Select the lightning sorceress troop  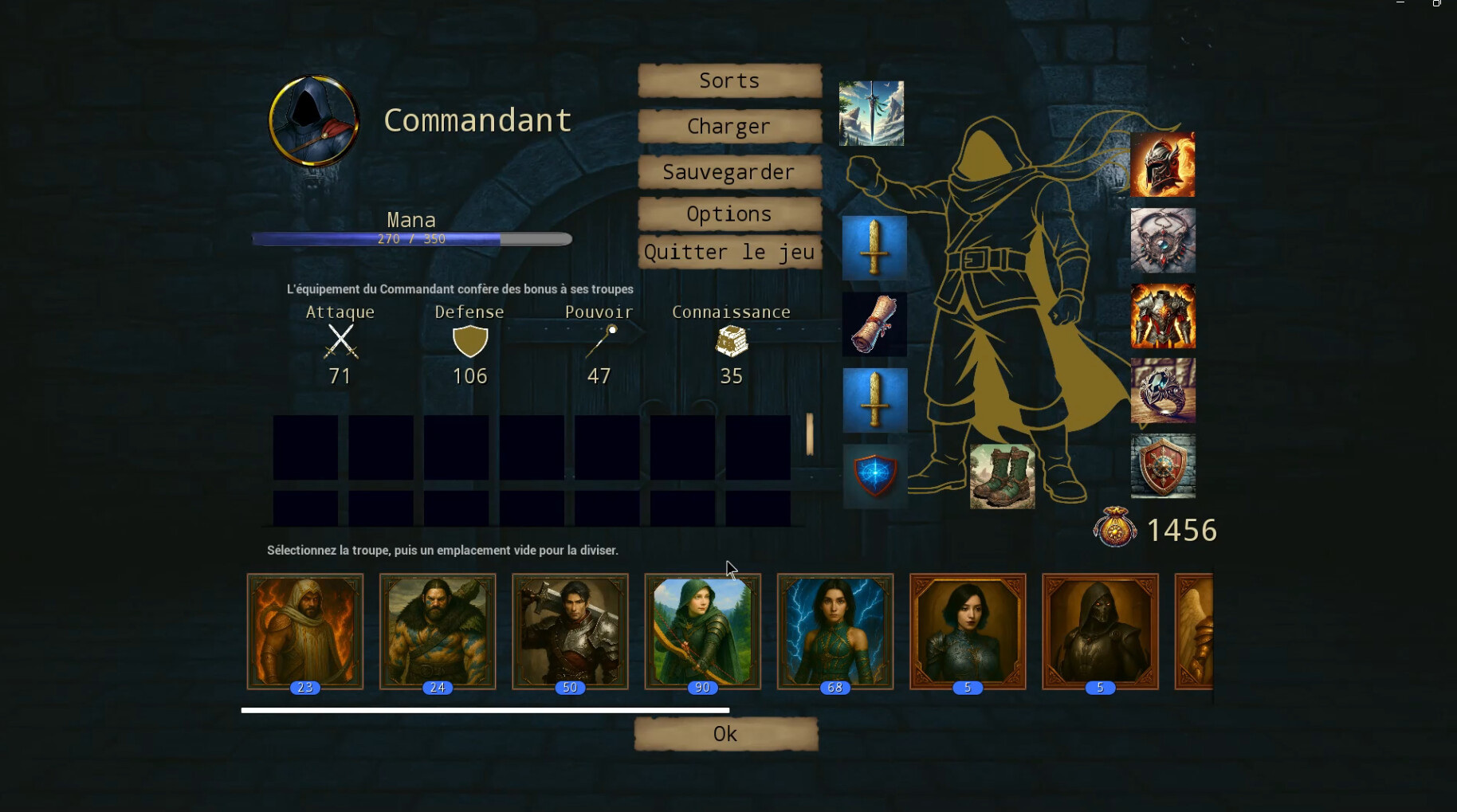click(x=835, y=630)
